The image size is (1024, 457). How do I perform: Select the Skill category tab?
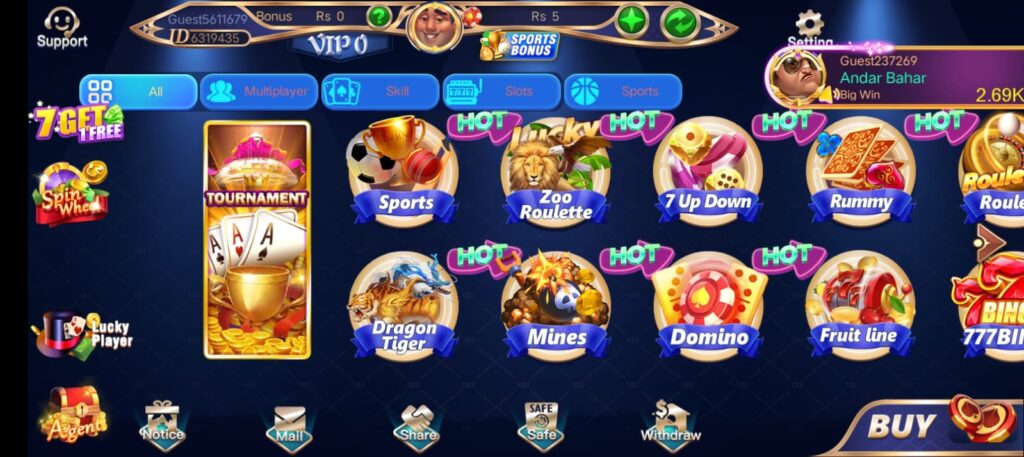pos(380,91)
